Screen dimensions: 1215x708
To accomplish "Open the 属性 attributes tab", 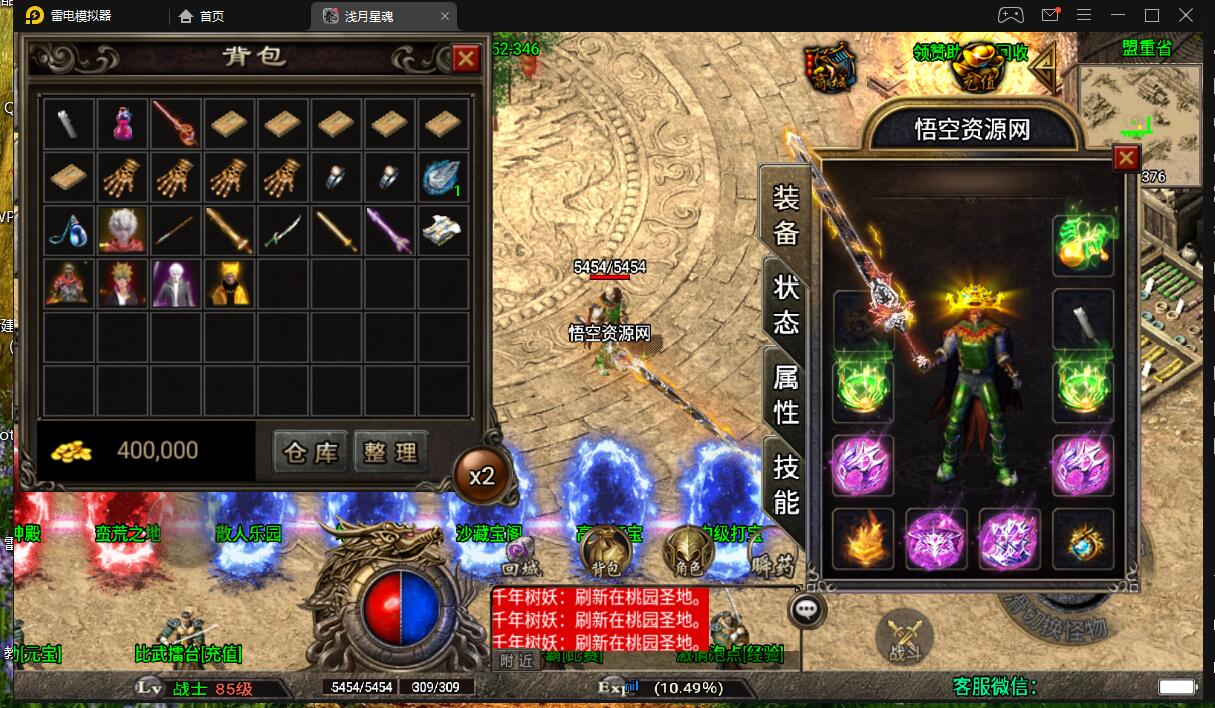I will (x=787, y=393).
